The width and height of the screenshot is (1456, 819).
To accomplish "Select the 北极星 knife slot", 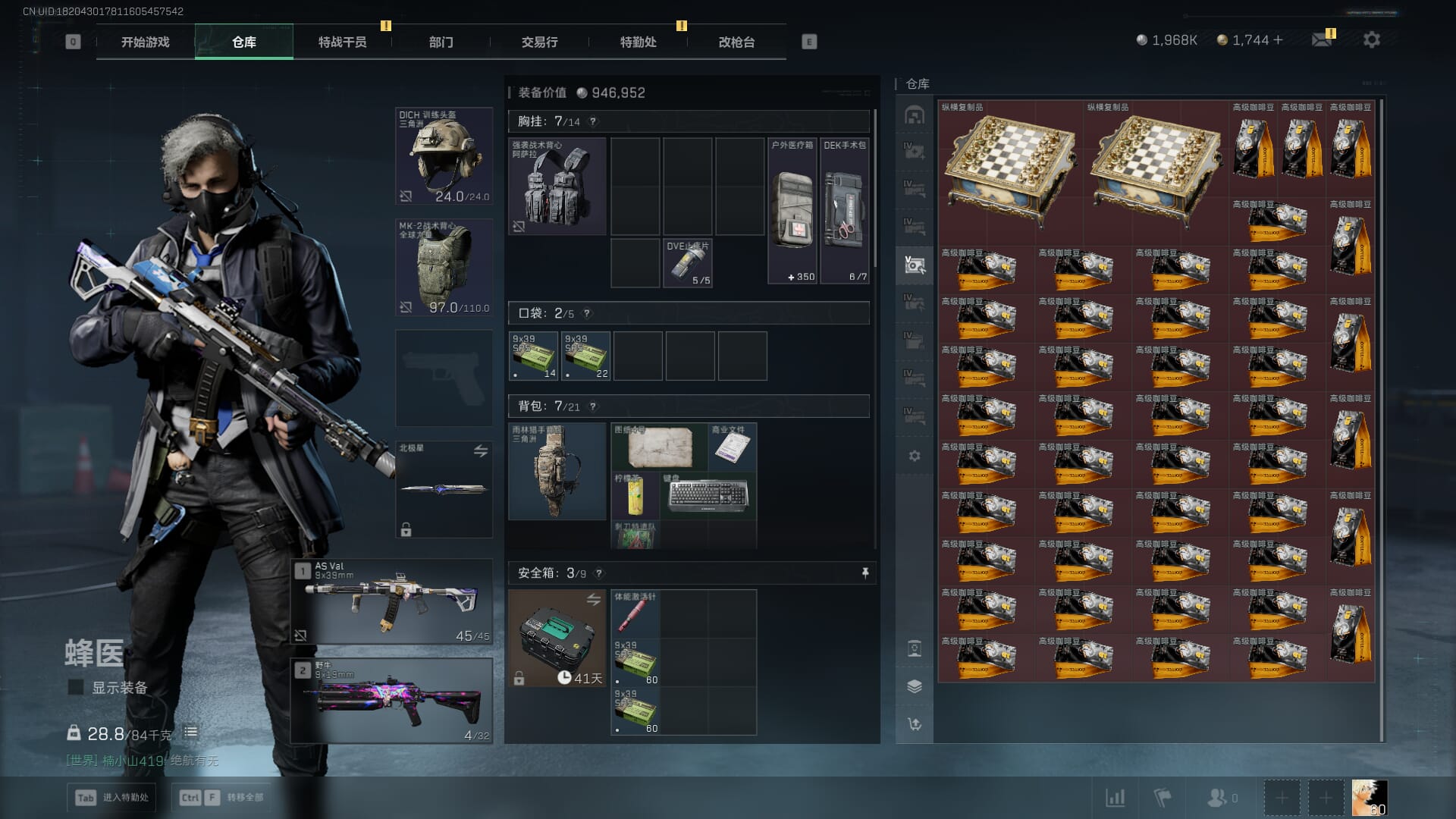I will tap(444, 489).
